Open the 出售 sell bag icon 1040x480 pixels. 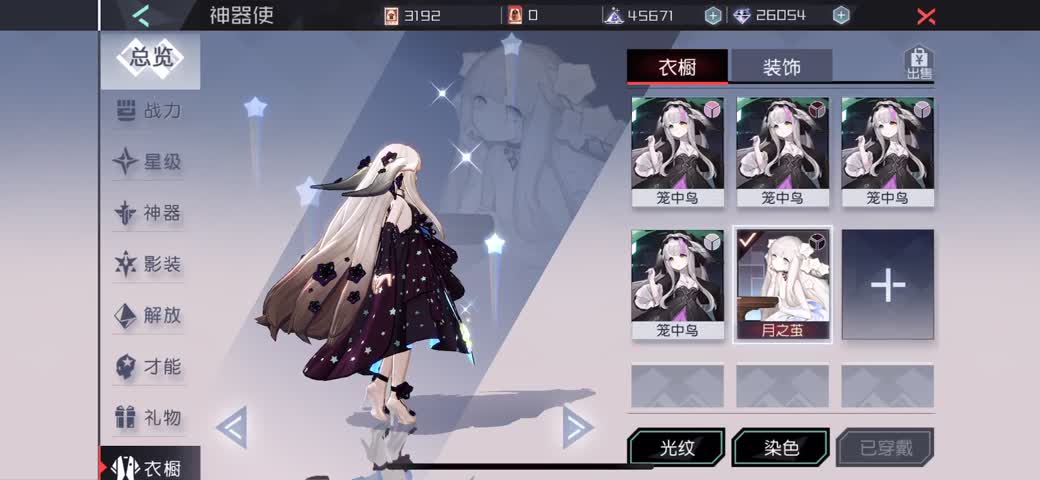tap(918, 62)
